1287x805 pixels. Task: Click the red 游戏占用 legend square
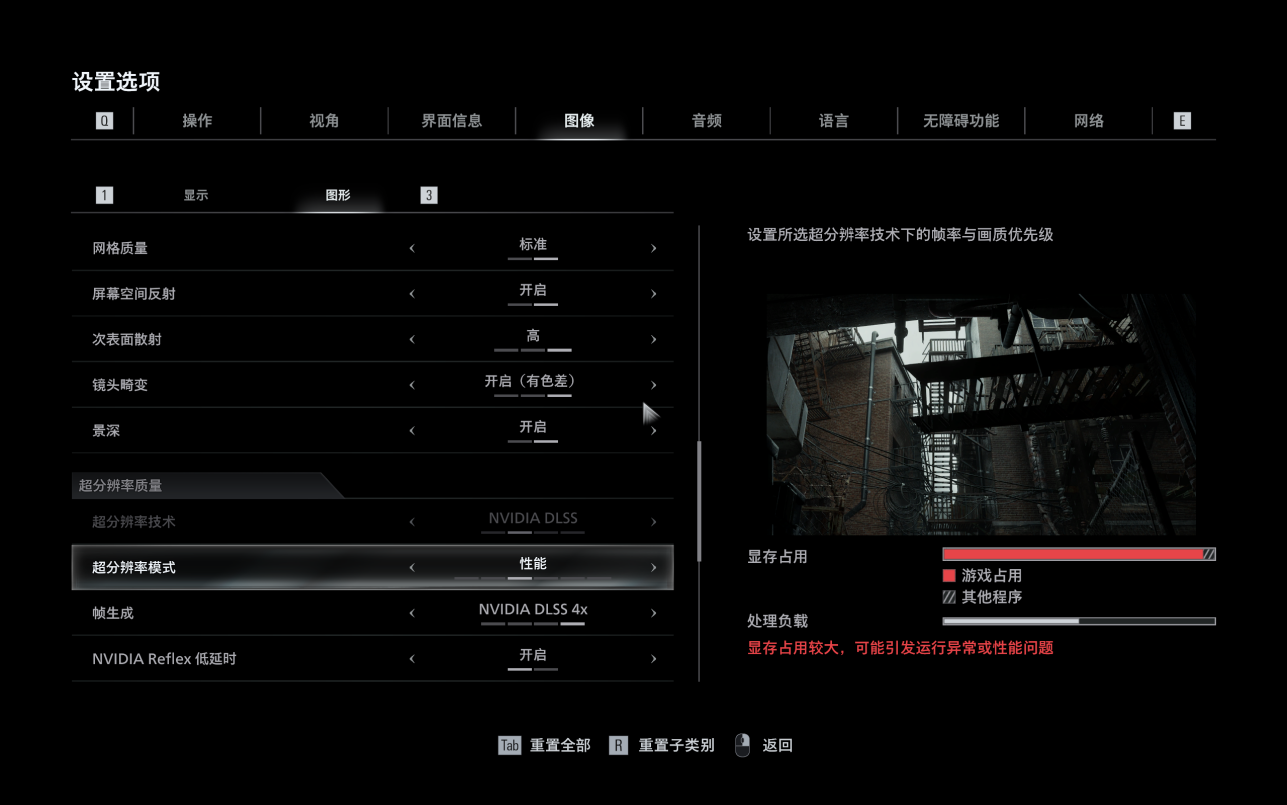[x=949, y=575]
